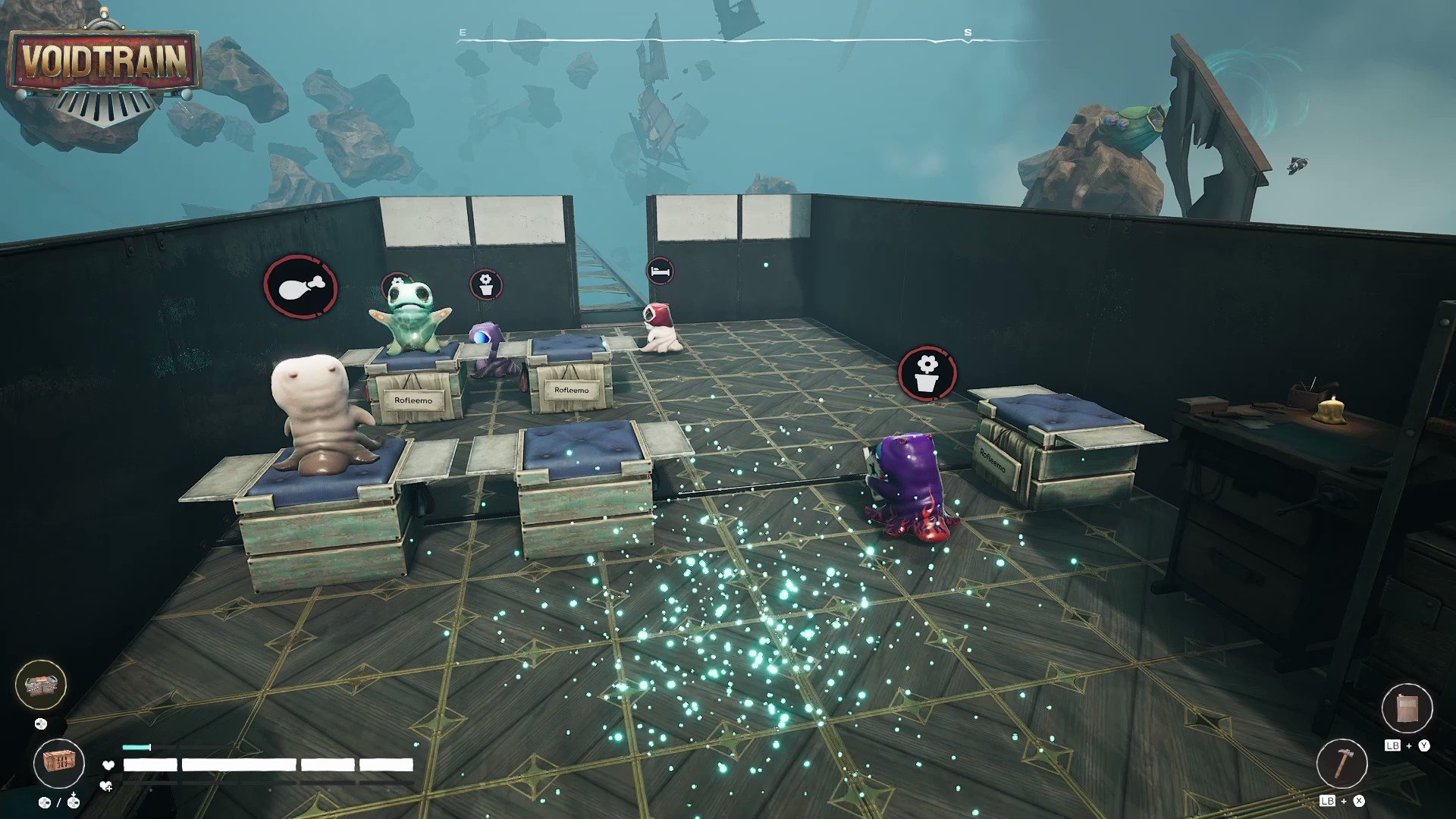Click the S marker on the compass bar
Image resolution: width=1456 pixels, height=819 pixels.
(966, 32)
